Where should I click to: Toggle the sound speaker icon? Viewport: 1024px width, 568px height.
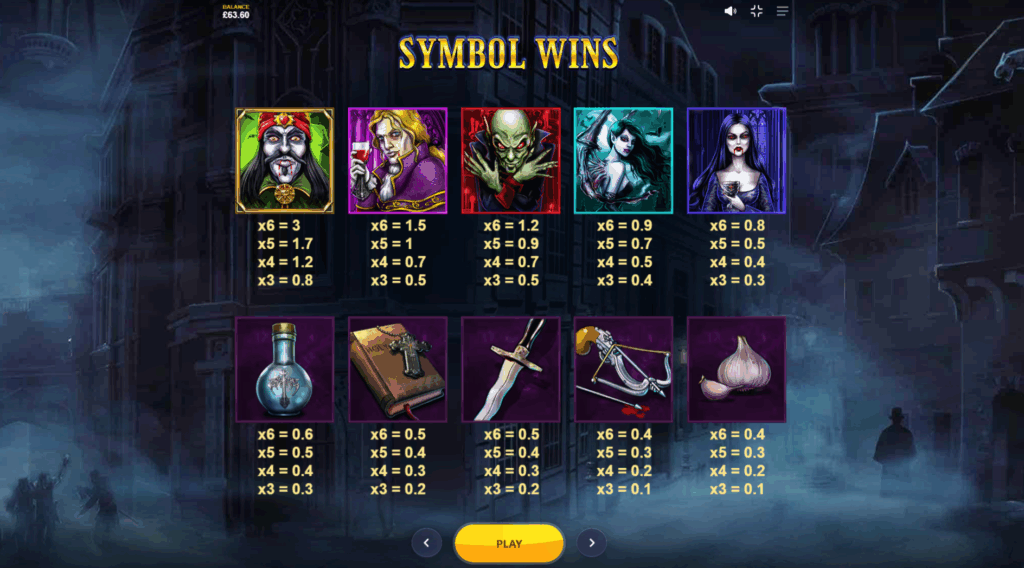click(x=730, y=11)
